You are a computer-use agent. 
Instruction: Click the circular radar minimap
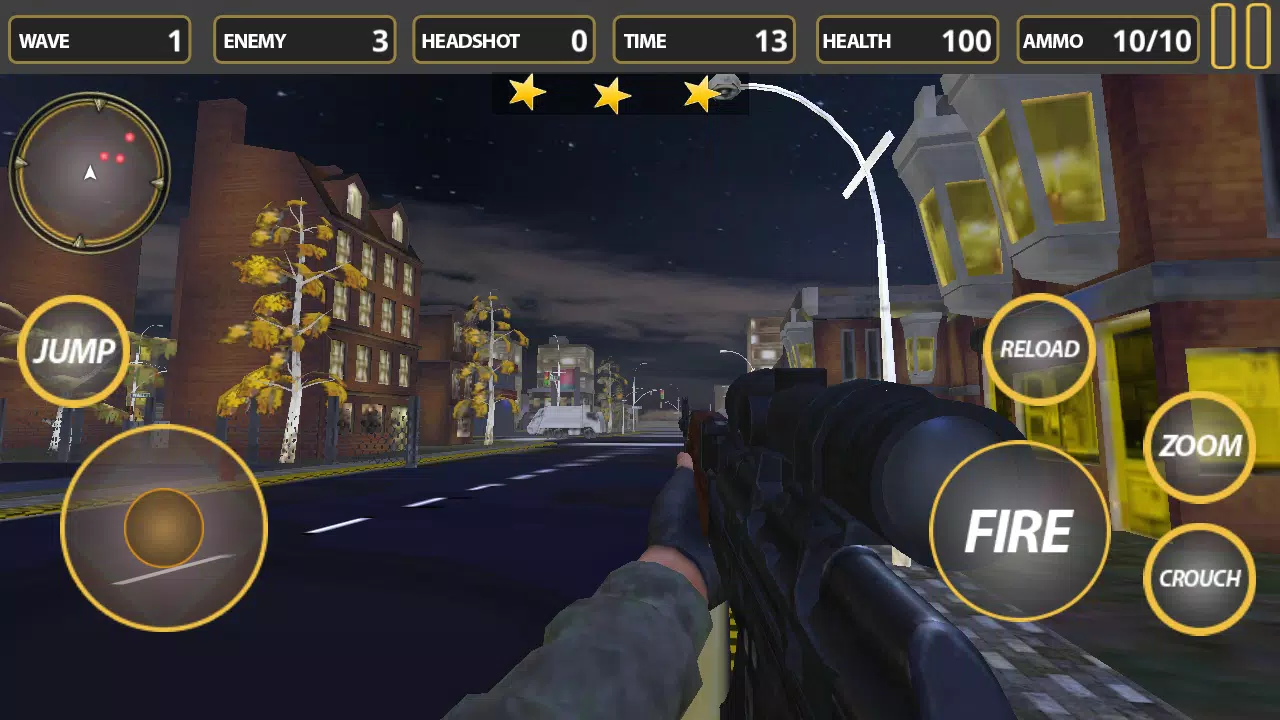tap(90, 172)
